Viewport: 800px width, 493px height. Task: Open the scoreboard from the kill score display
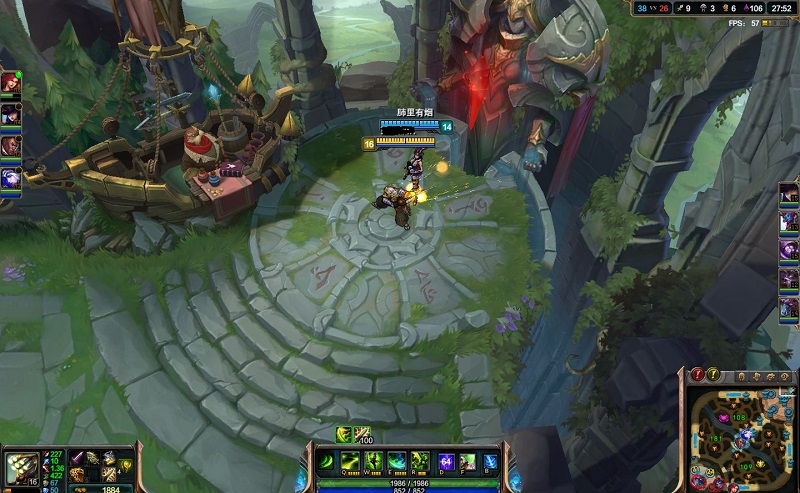[x=657, y=8]
